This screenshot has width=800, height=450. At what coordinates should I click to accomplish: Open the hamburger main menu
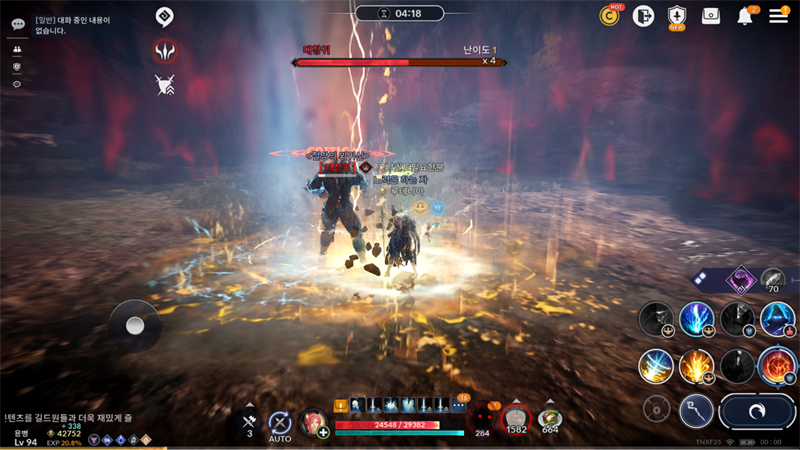[778, 16]
